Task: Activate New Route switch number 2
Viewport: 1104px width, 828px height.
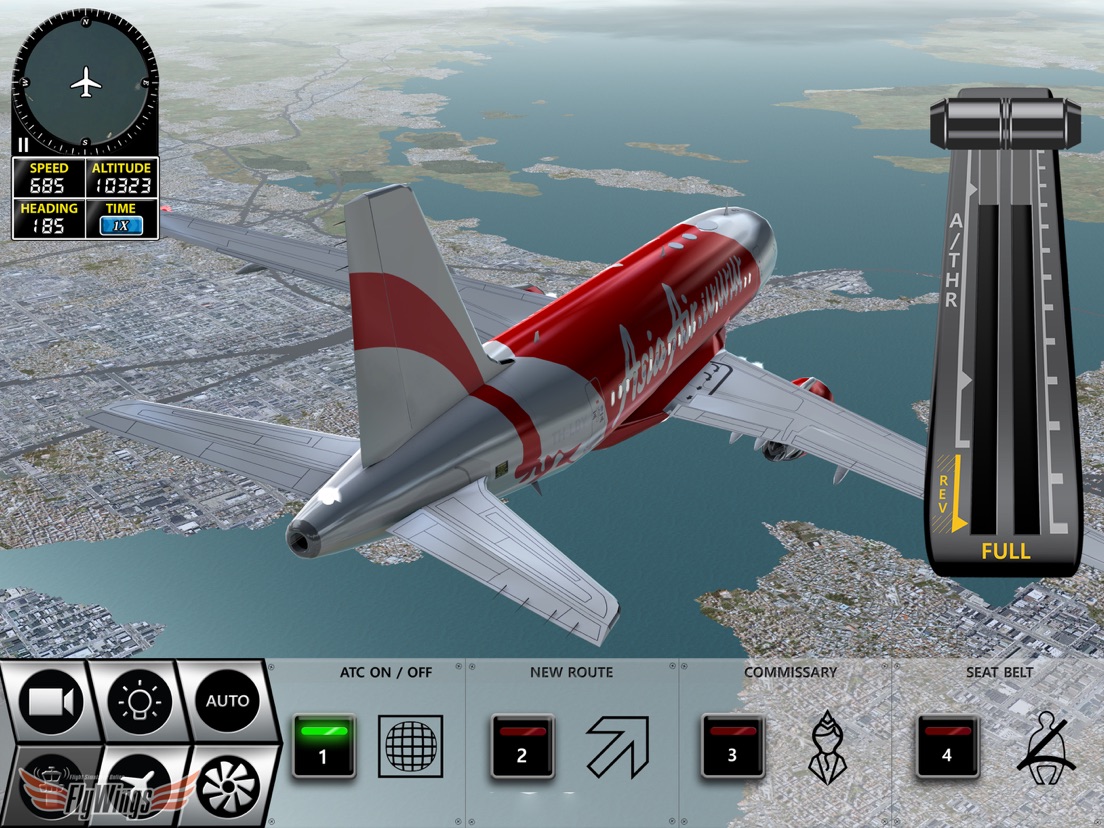Action: click(522, 746)
